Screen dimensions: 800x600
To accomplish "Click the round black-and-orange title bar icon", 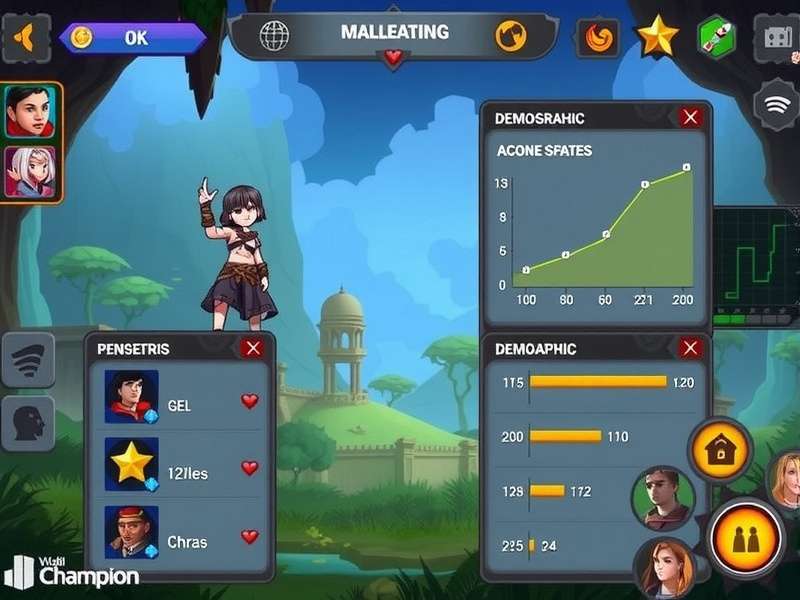I will click(511, 36).
